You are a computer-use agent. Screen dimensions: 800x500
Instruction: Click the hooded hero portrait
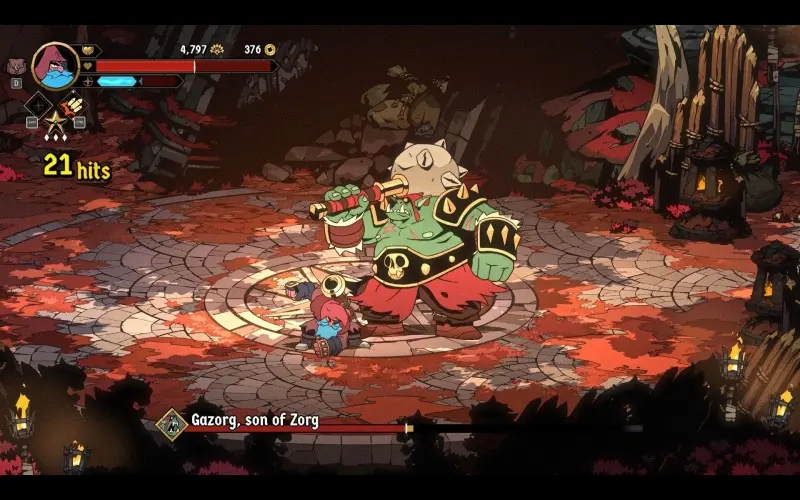(54, 65)
